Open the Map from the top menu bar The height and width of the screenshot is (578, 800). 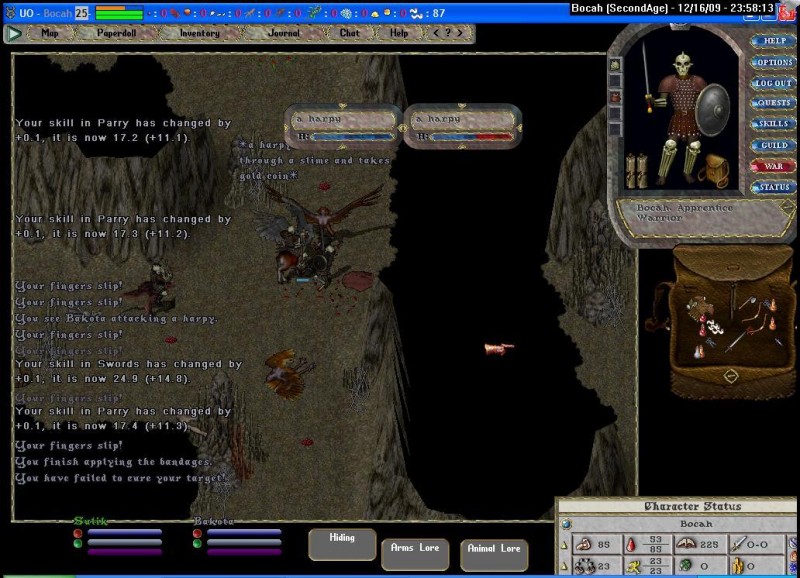pos(51,33)
